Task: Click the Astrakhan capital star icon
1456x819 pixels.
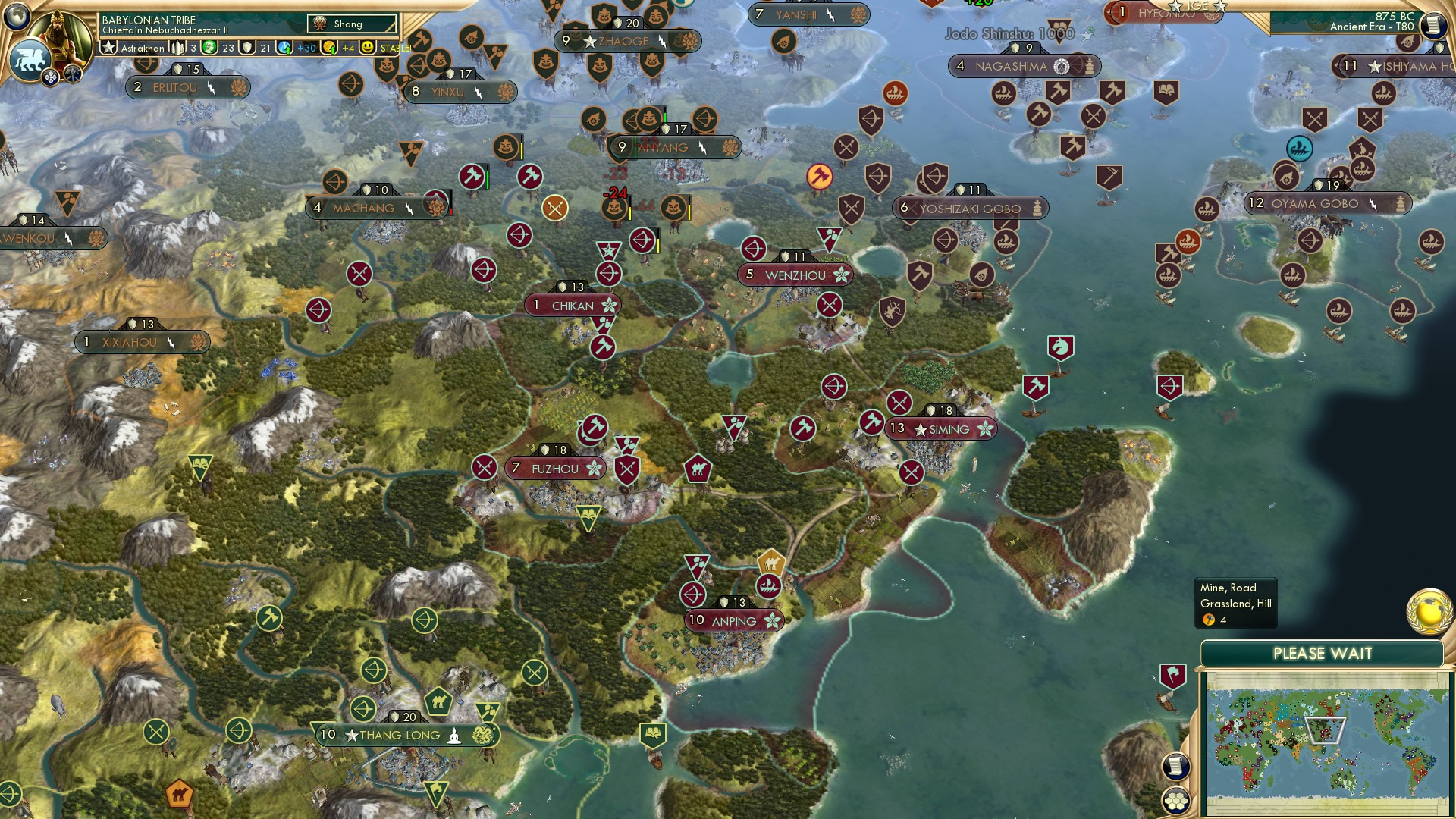Action: click(108, 48)
